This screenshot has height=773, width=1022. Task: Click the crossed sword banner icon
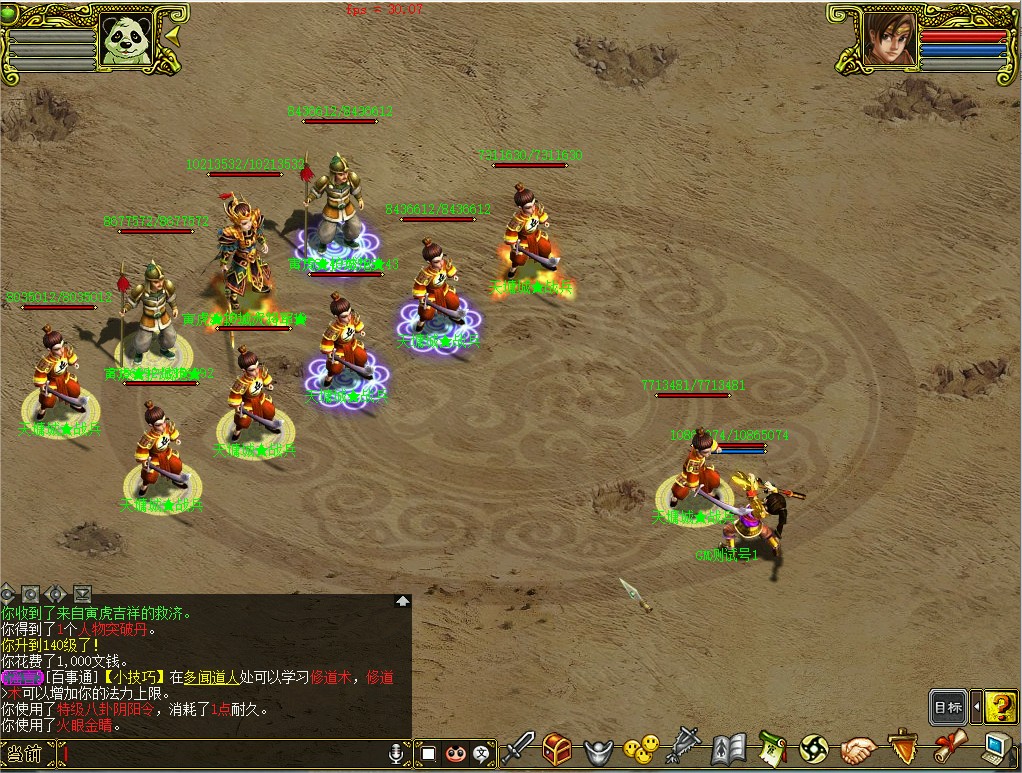(685, 747)
